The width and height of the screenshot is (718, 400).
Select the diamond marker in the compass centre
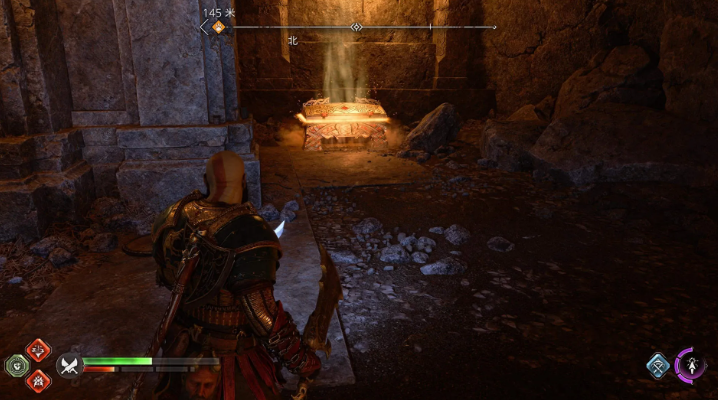(356, 27)
